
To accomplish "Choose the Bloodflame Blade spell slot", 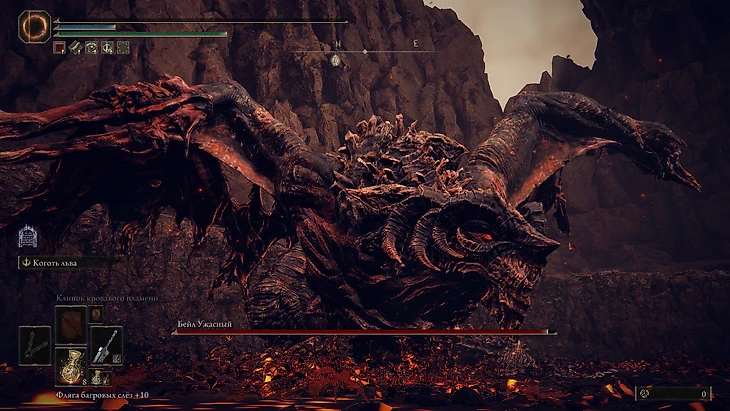I will click(70, 324).
